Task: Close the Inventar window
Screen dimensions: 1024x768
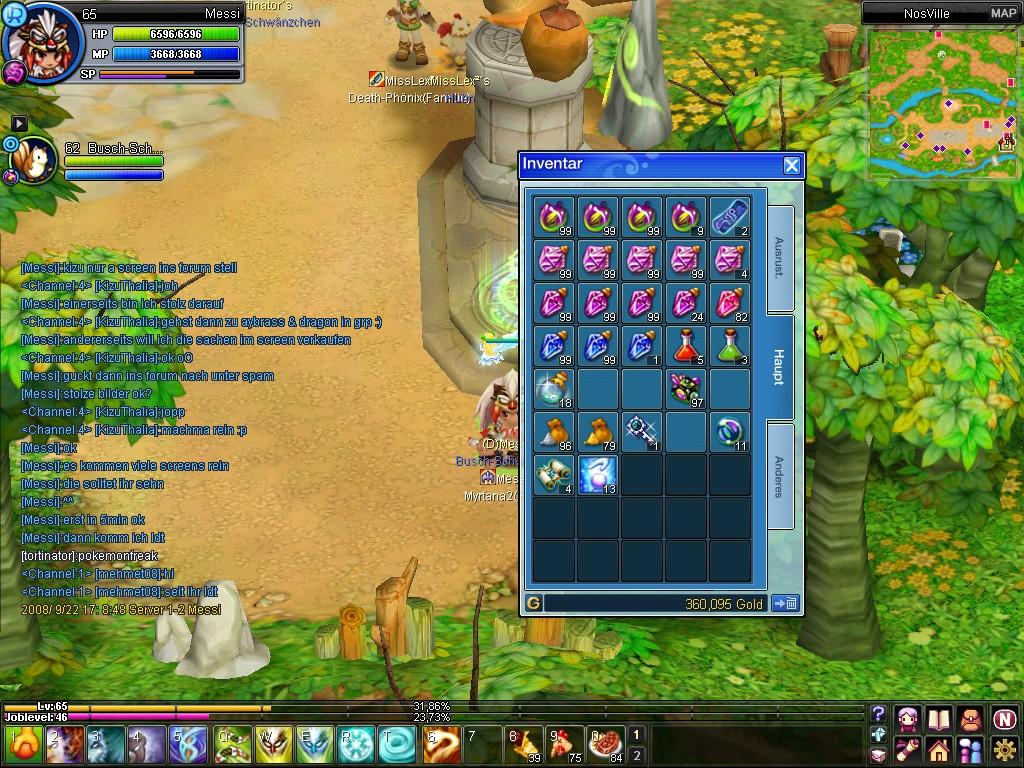Action: point(791,166)
